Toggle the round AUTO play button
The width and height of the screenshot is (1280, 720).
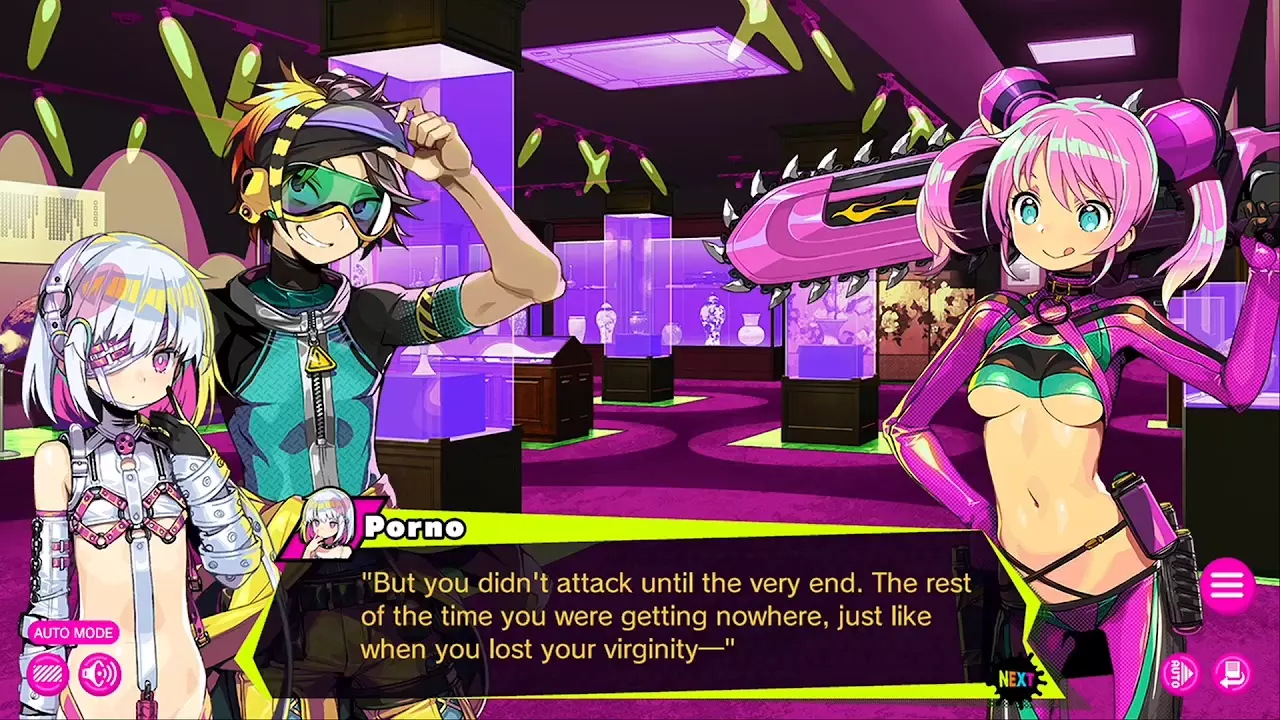(x=1181, y=672)
